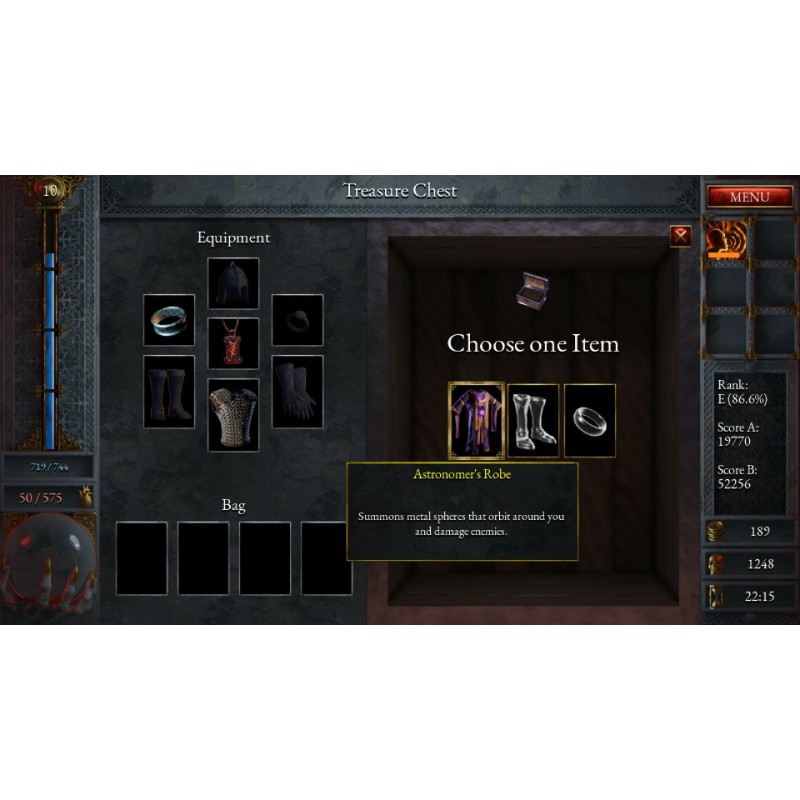Select the equipped dark boots slot

click(x=169, y=392)
